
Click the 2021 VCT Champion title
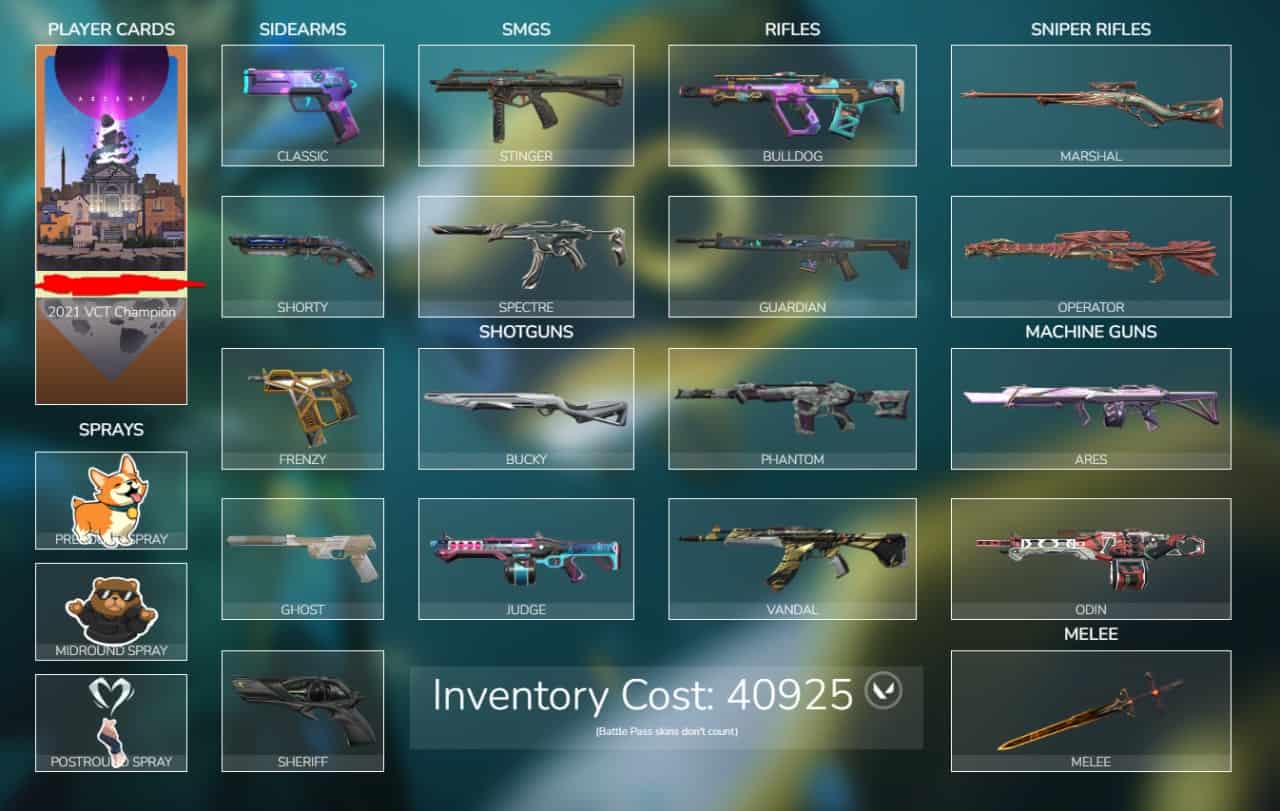pyautogui.click(x=110, y=312)
